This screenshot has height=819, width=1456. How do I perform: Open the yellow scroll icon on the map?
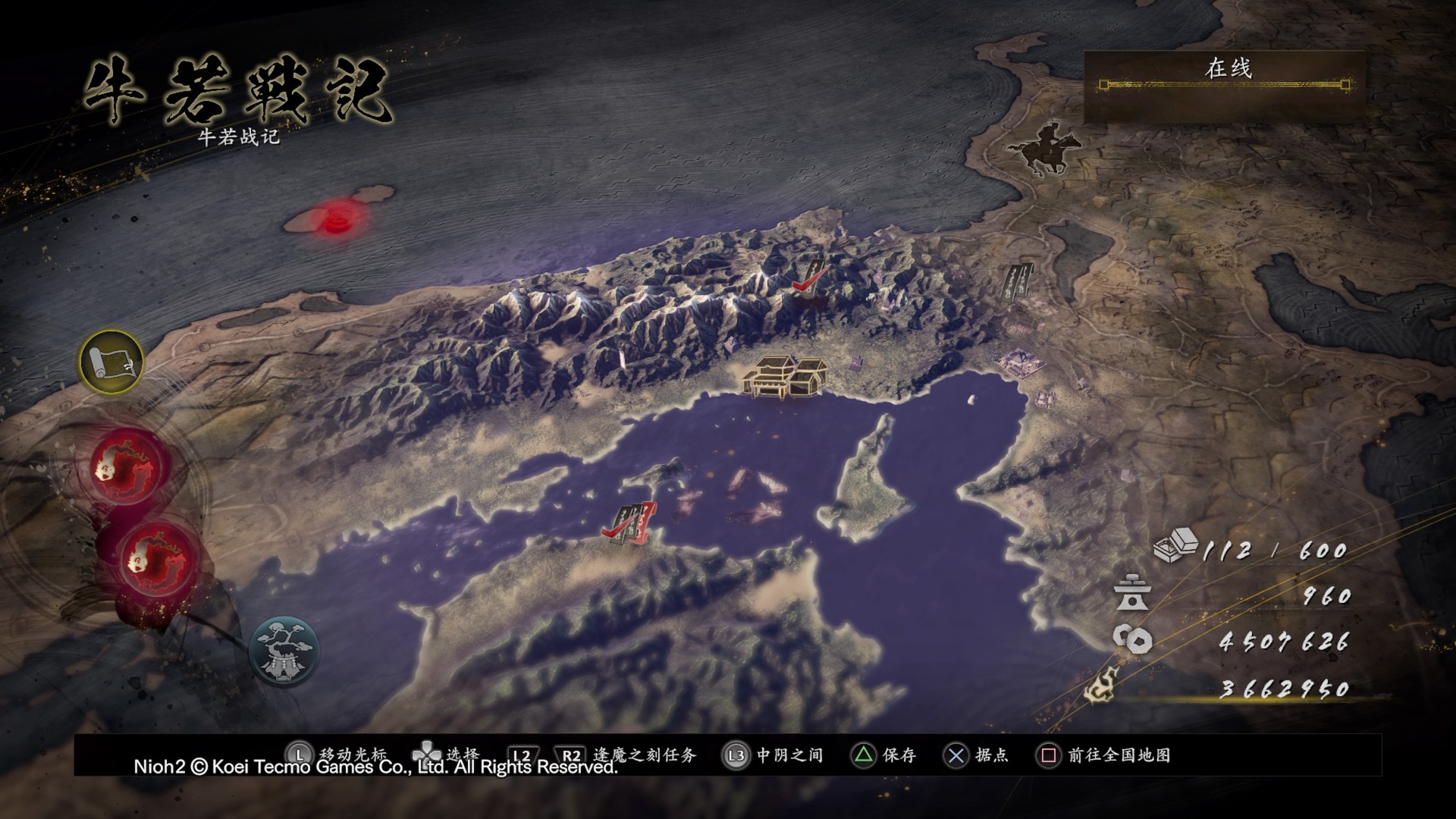pyautogui.click(x=111, y=361)
